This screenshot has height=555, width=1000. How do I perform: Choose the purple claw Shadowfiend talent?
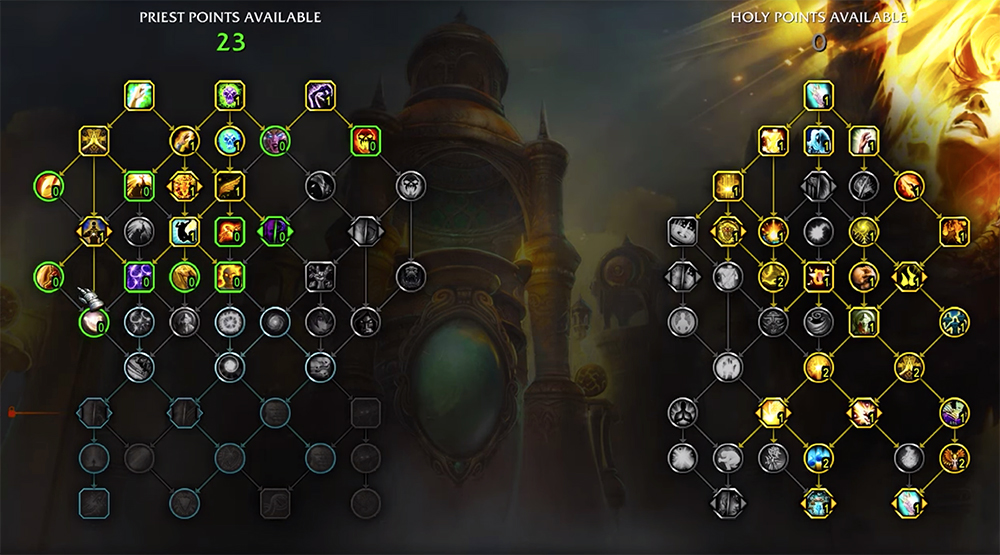pyautogui.click(x=320, y=96)
